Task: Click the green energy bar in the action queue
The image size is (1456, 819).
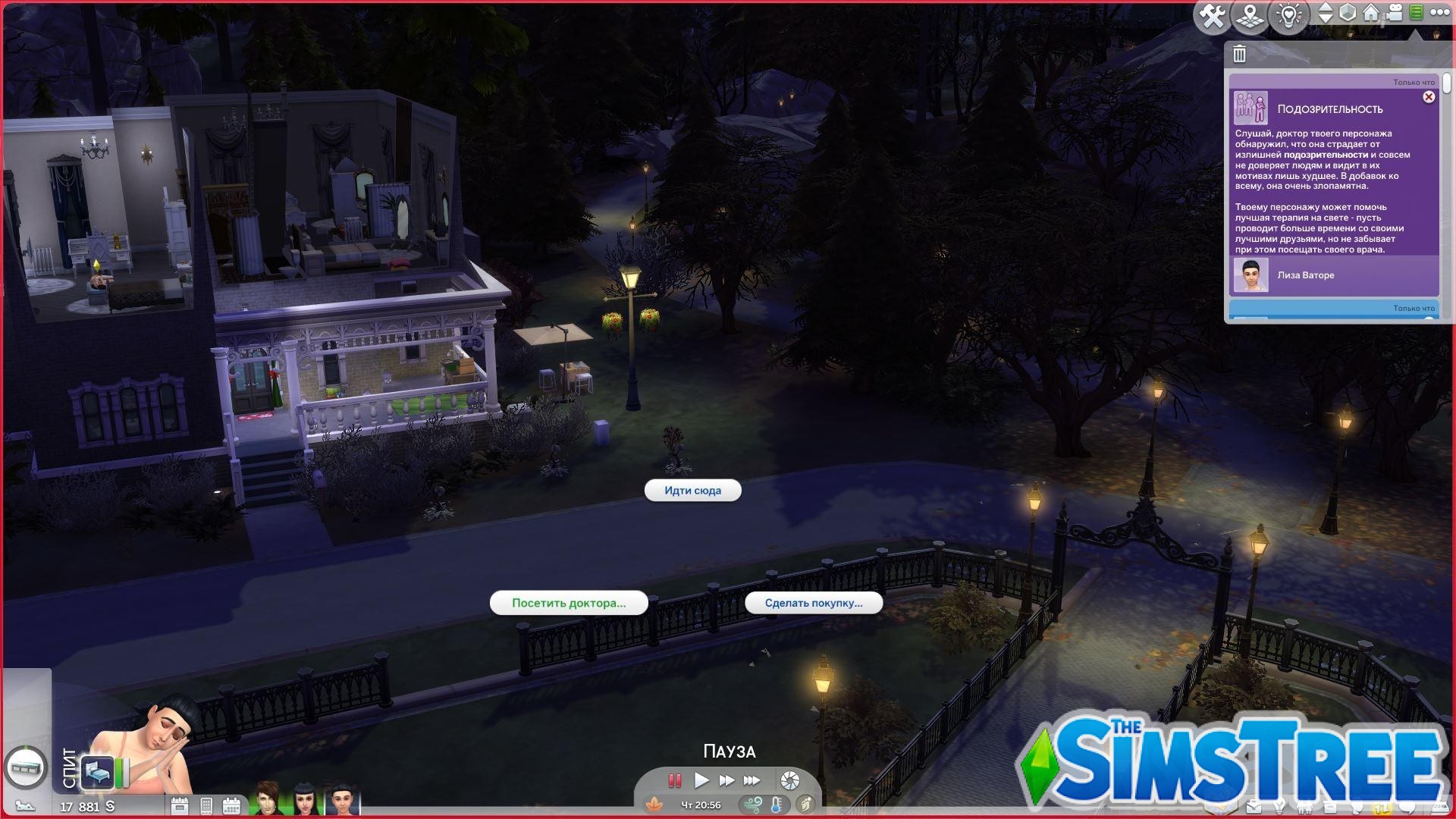Action: [120, 773]
